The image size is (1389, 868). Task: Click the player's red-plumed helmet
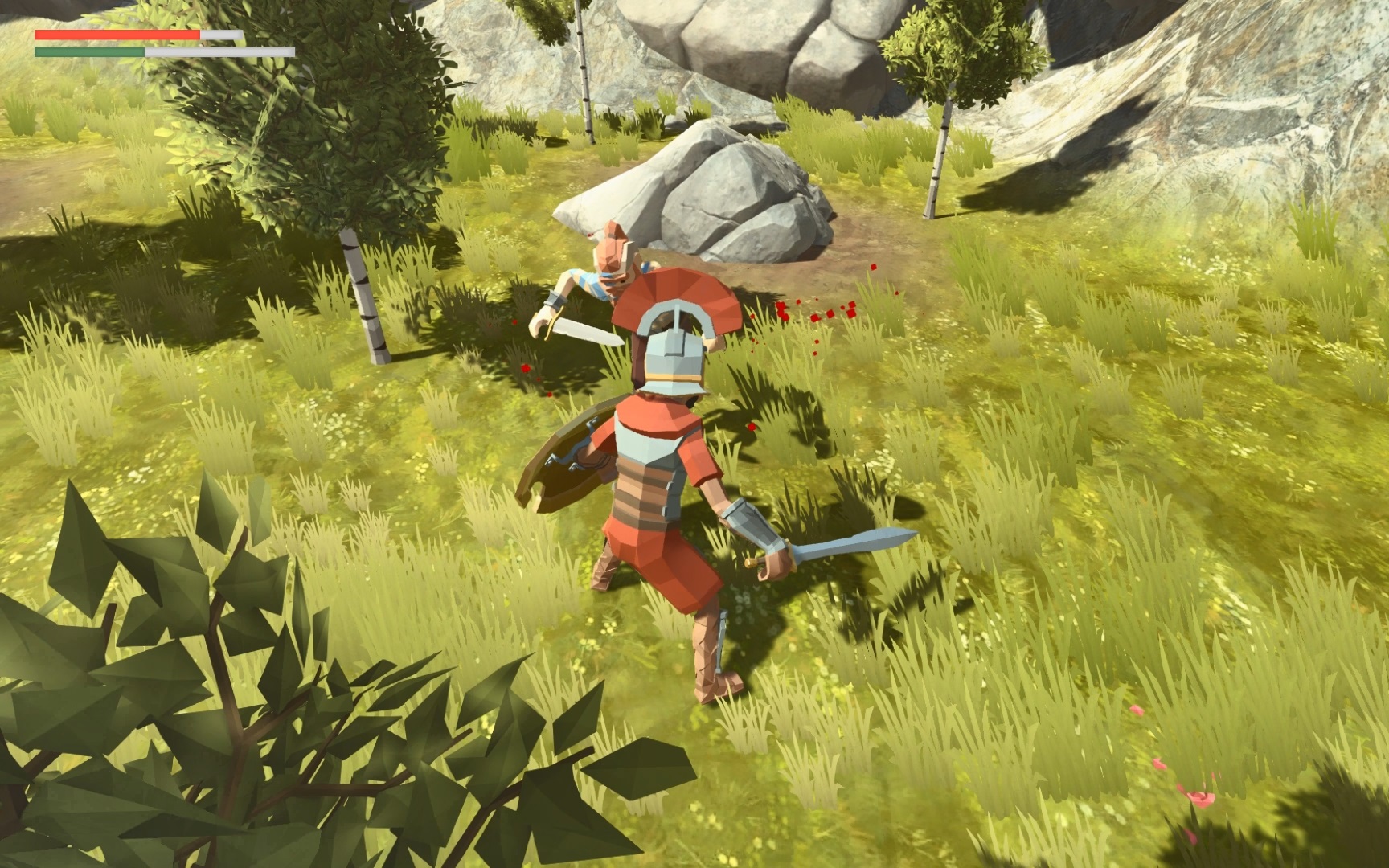tap(675, 338)
